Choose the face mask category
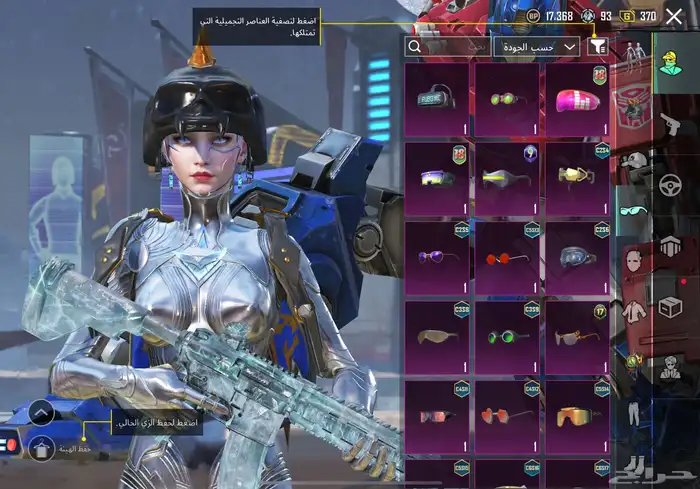The height and width of the screenshot is (489, 700). [x=632, y=262]
